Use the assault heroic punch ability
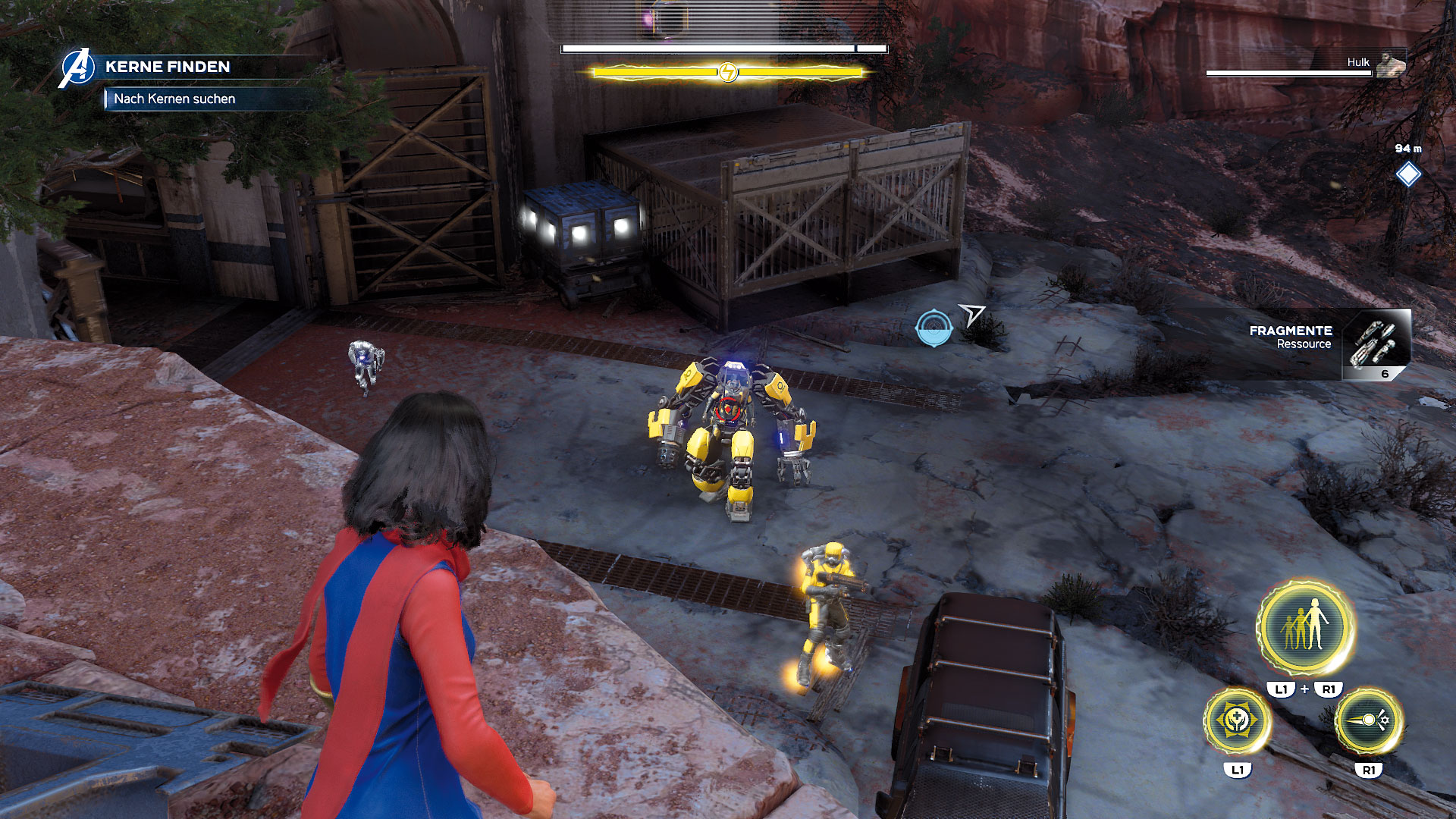 (x=1368, y=720)
